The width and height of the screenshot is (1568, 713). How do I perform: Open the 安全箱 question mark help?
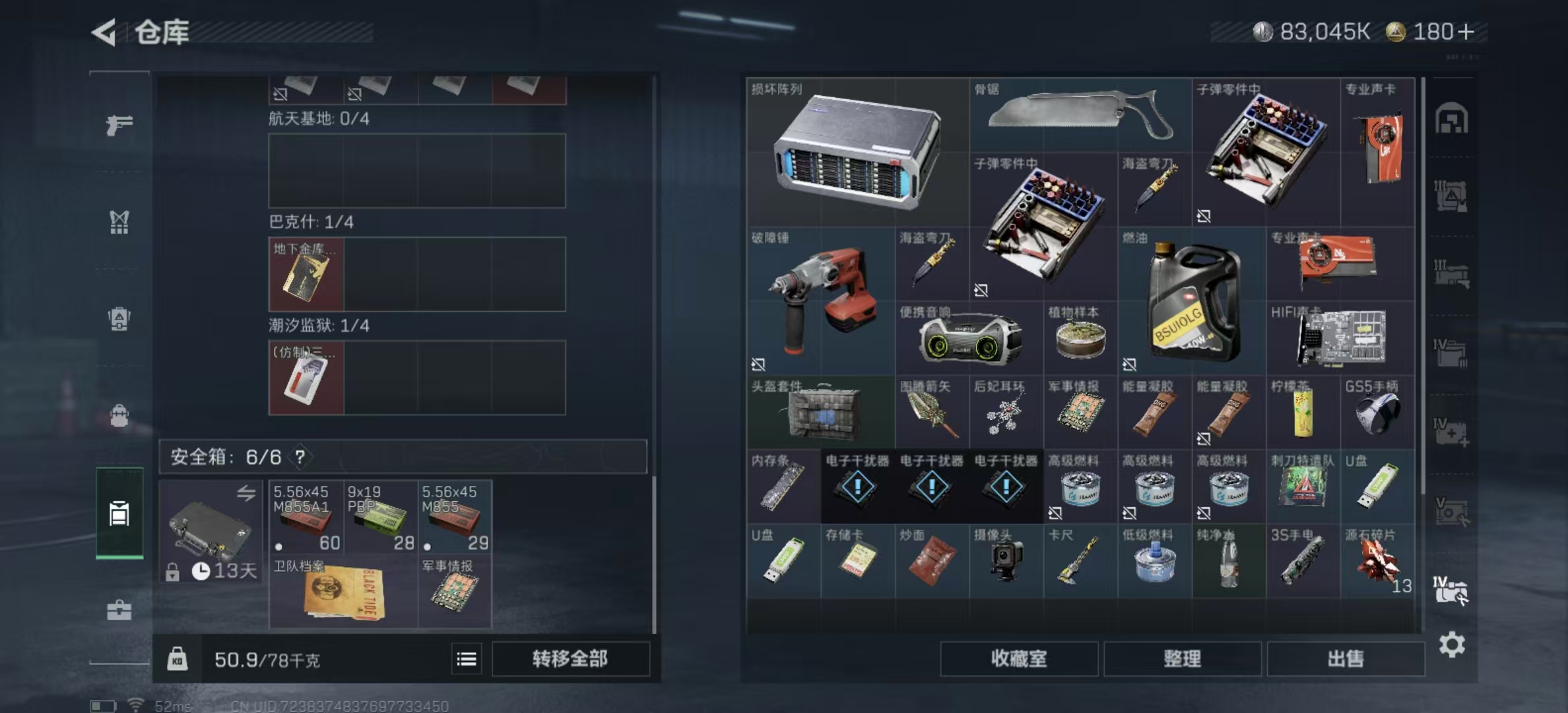pos(300,457)
